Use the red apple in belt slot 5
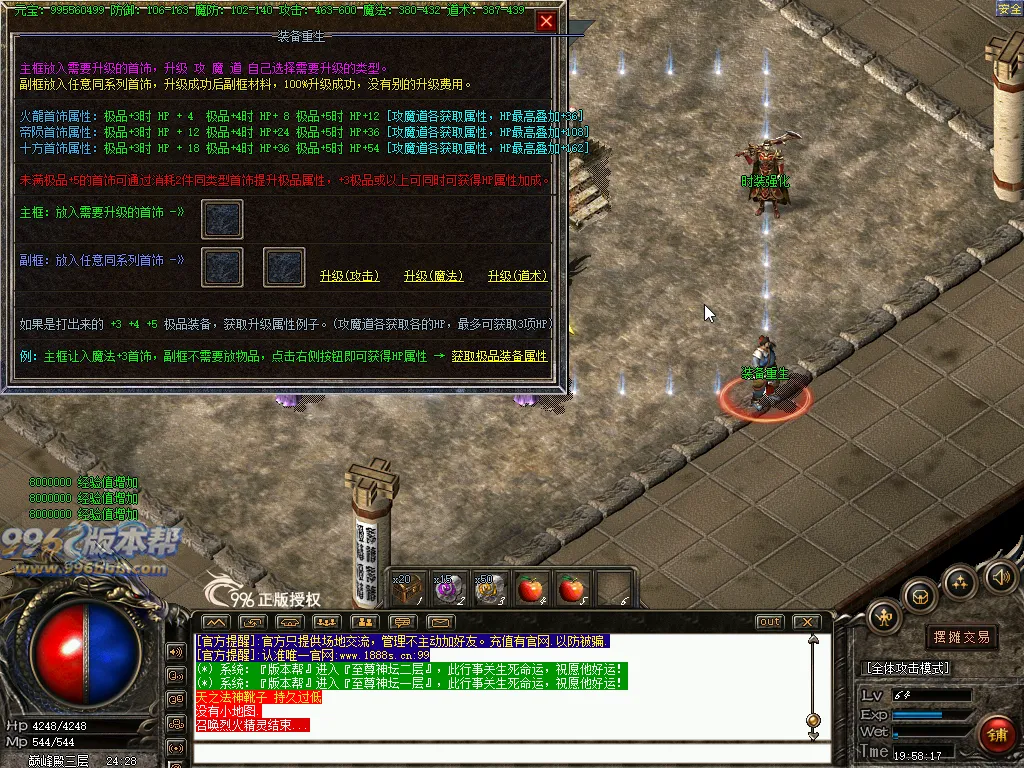The image size is (1024, 768). click(571, 589)
